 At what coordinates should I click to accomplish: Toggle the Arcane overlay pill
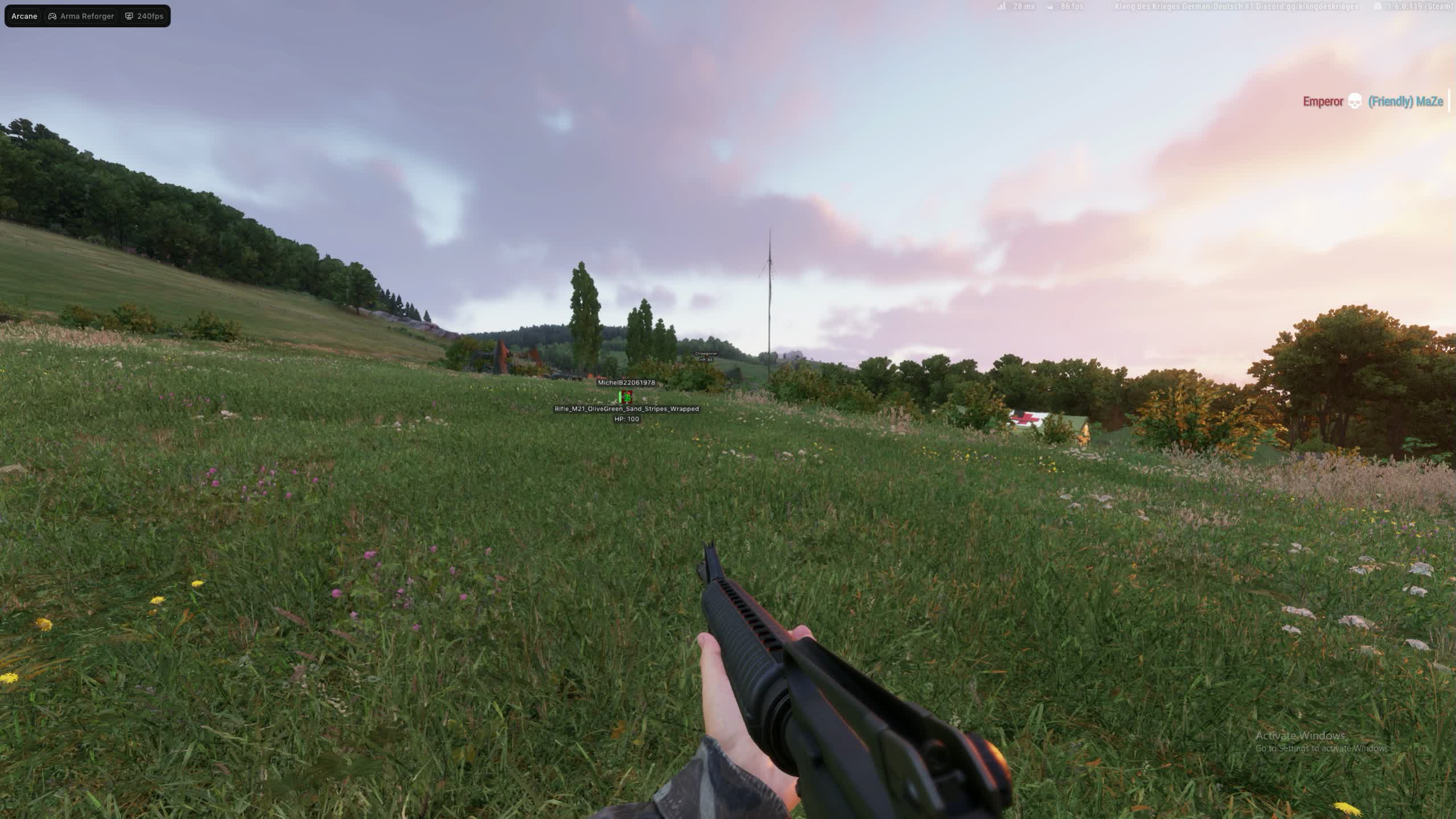click(23, 16)
